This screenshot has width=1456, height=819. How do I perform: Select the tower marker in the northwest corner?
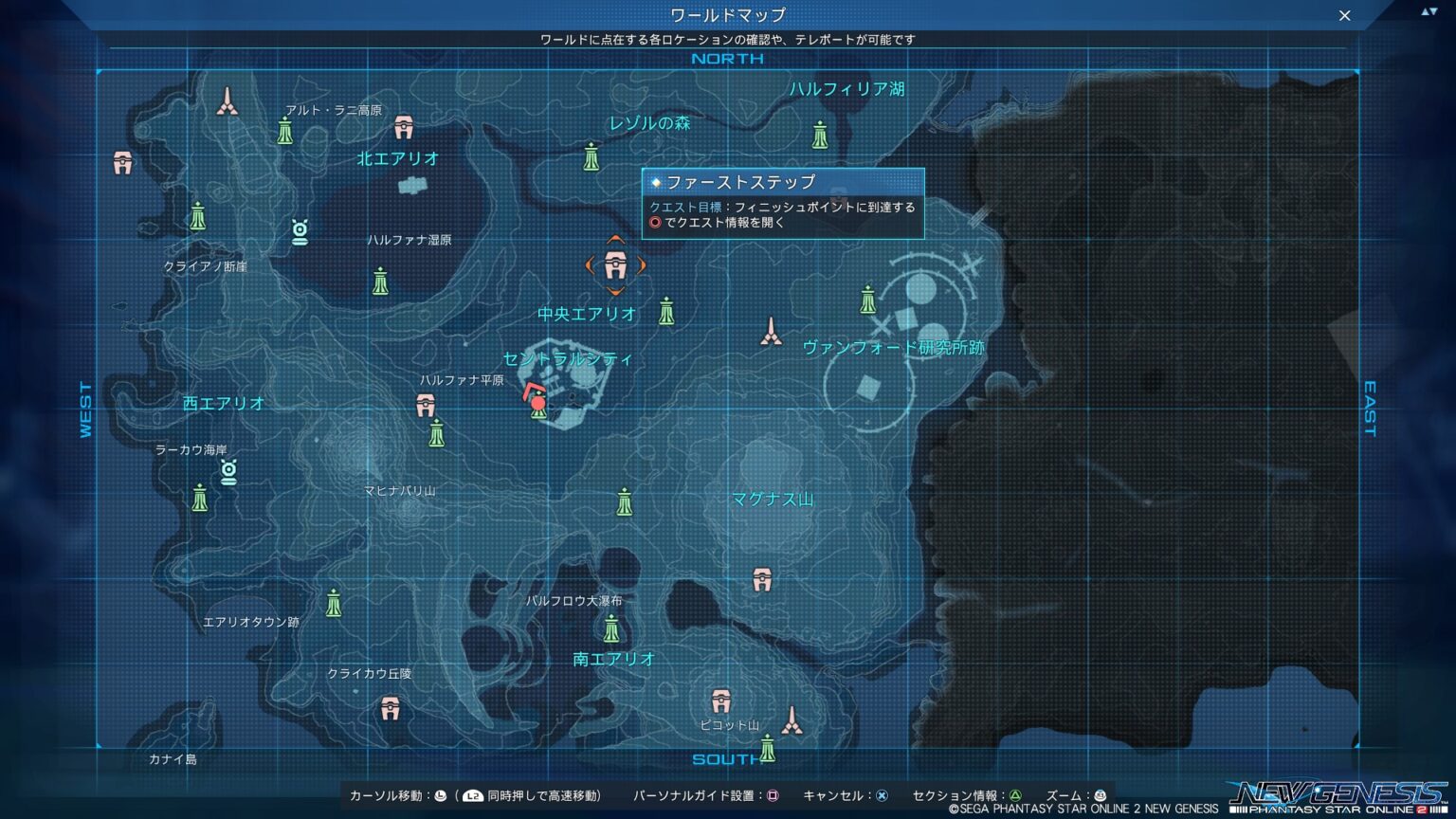coord(227,101)
